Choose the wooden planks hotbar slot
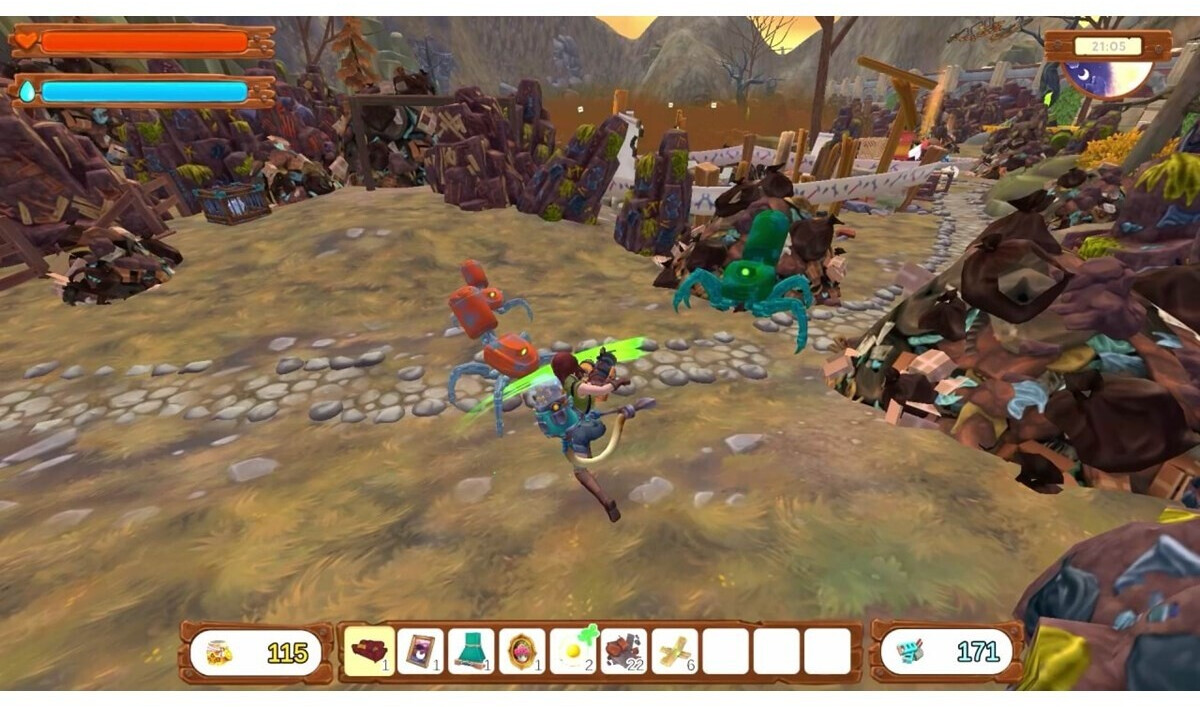The width and height of the screenshot is (1200, 707). [675, 651]
